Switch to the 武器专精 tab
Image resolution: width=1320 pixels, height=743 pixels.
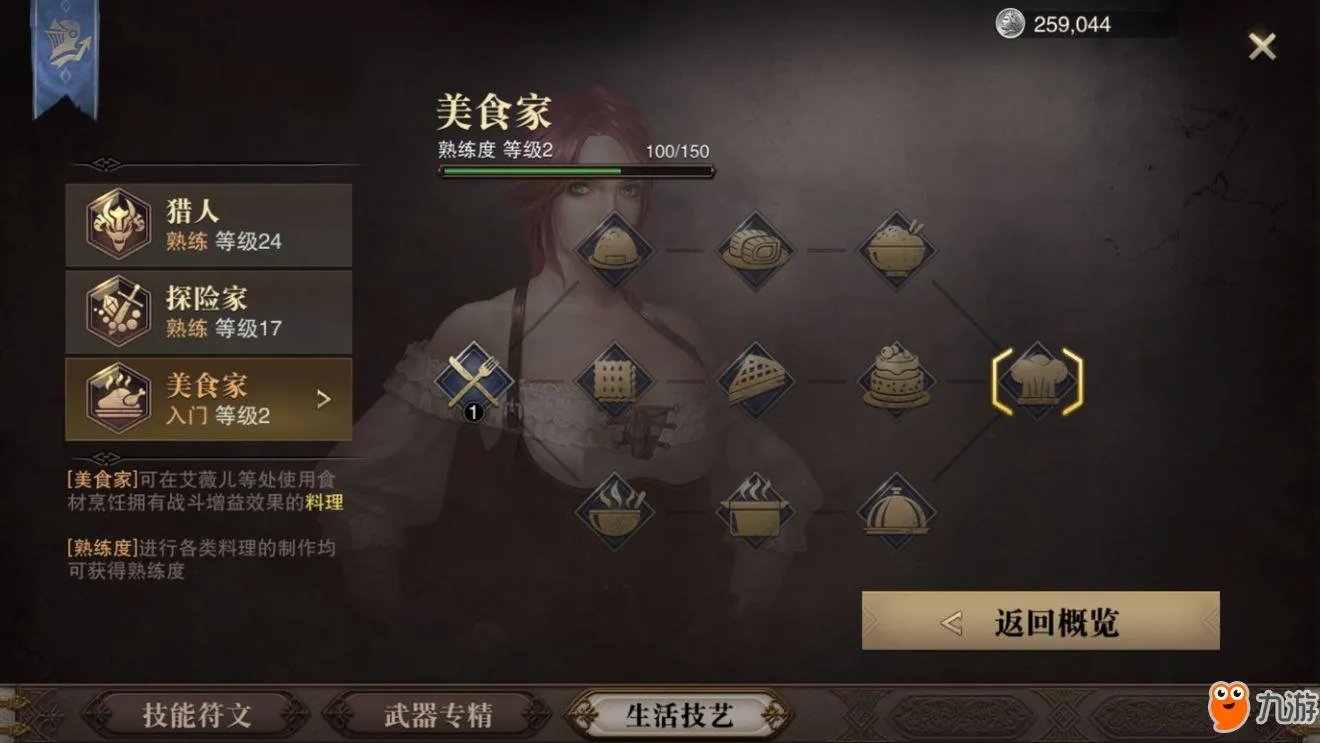point(437,715)
